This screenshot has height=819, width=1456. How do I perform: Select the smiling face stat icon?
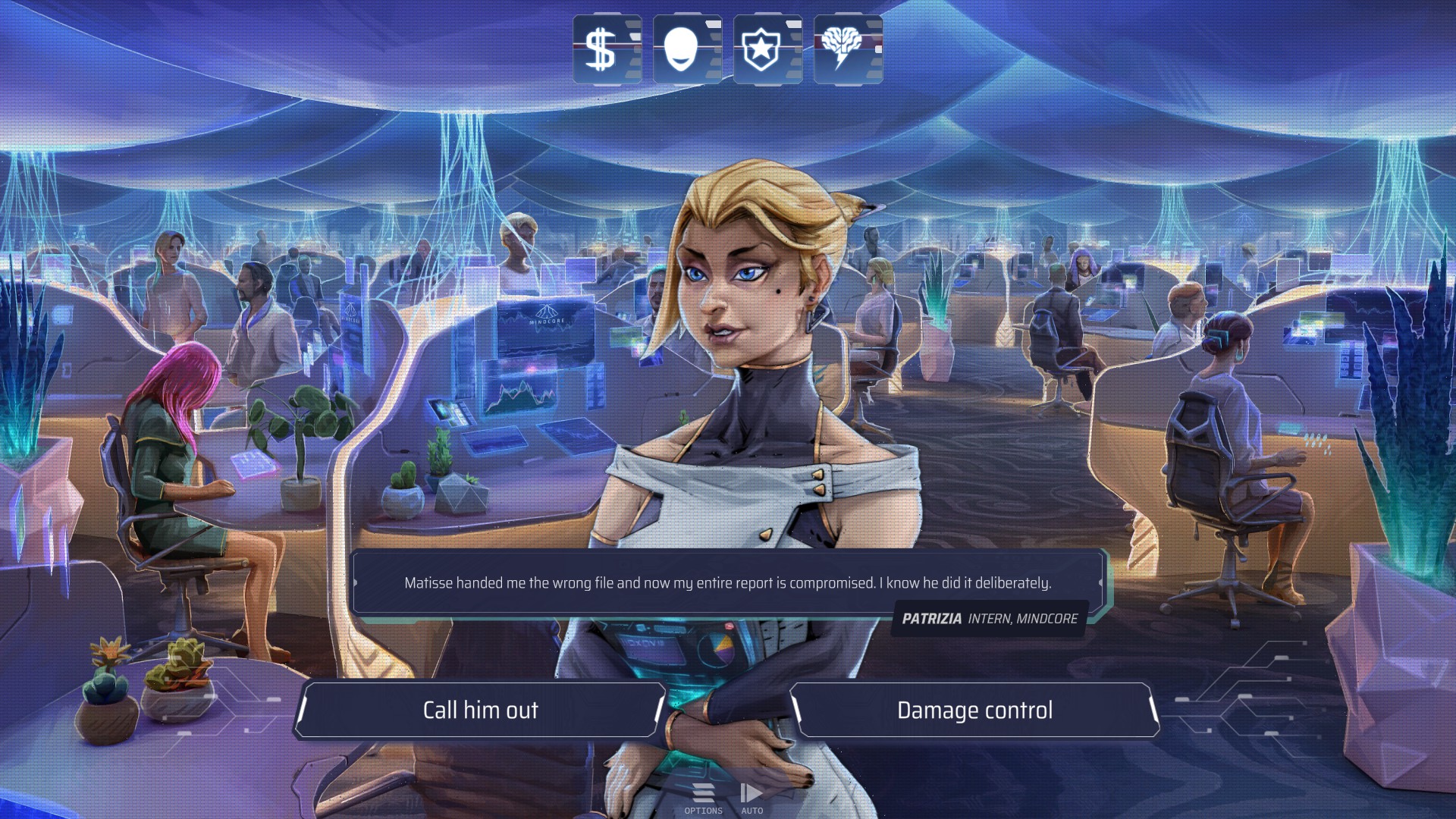687,49
